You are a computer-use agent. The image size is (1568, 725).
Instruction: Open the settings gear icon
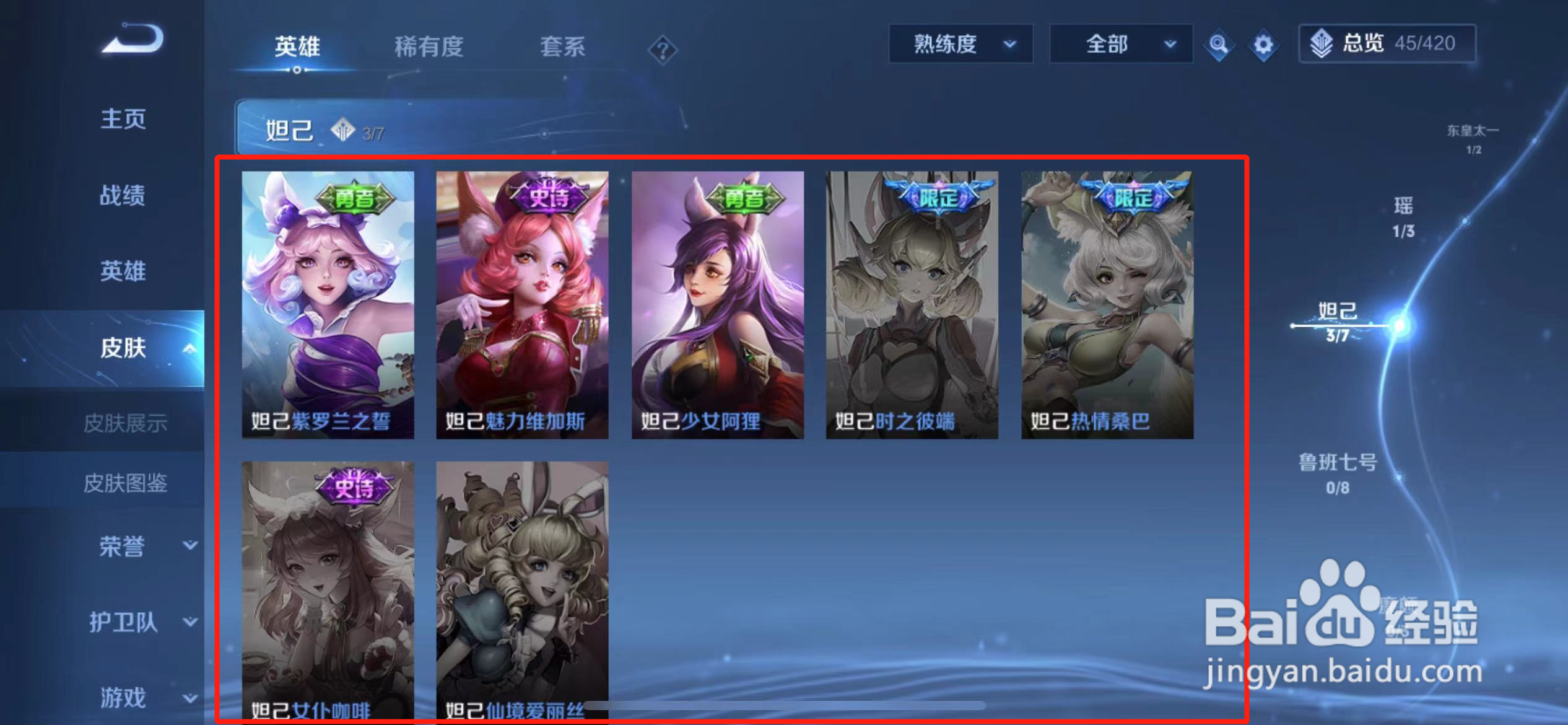[x=1263, y=43]
